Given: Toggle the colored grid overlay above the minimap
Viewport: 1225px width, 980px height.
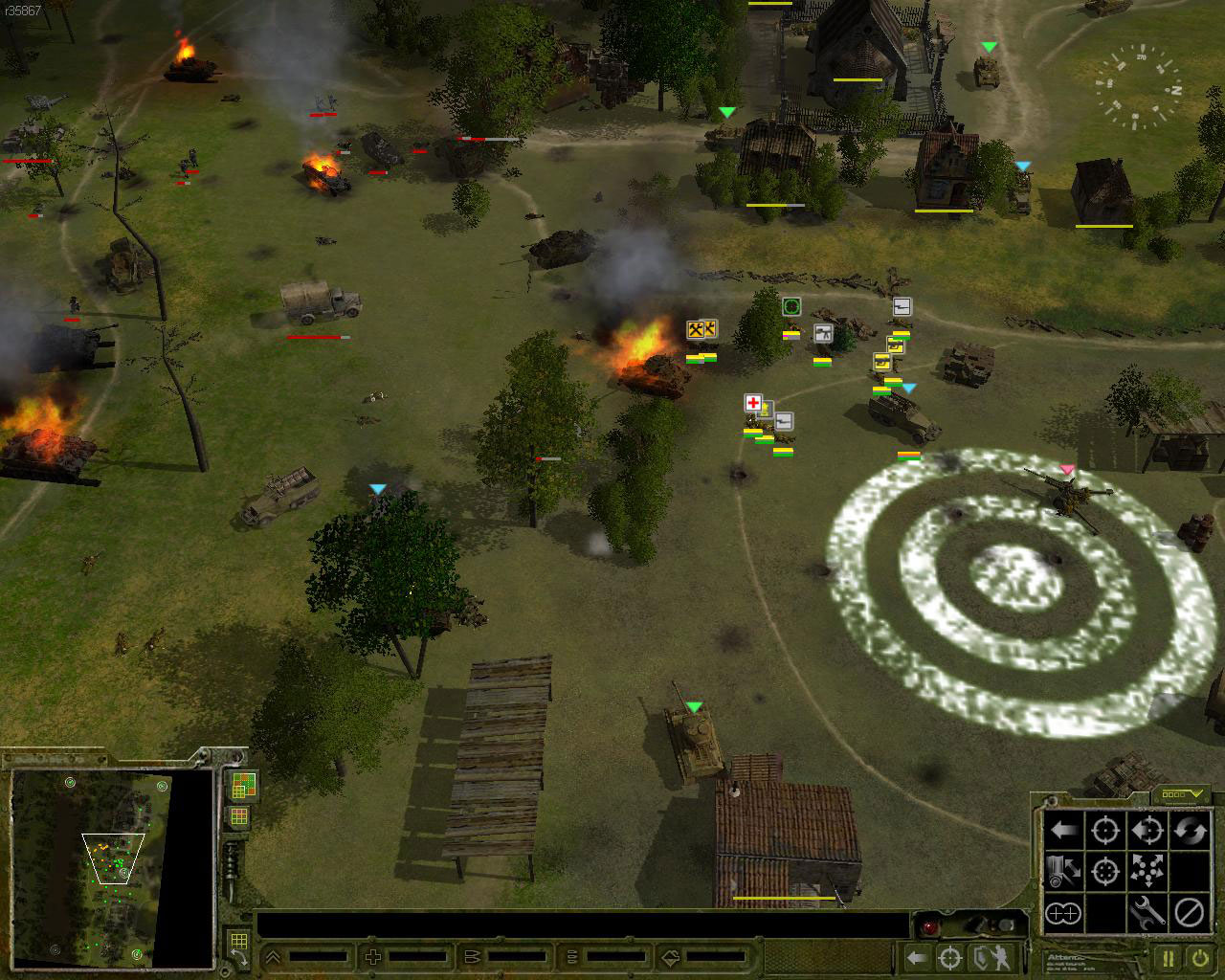Looking at the screenshot, I should click(244, 785).
